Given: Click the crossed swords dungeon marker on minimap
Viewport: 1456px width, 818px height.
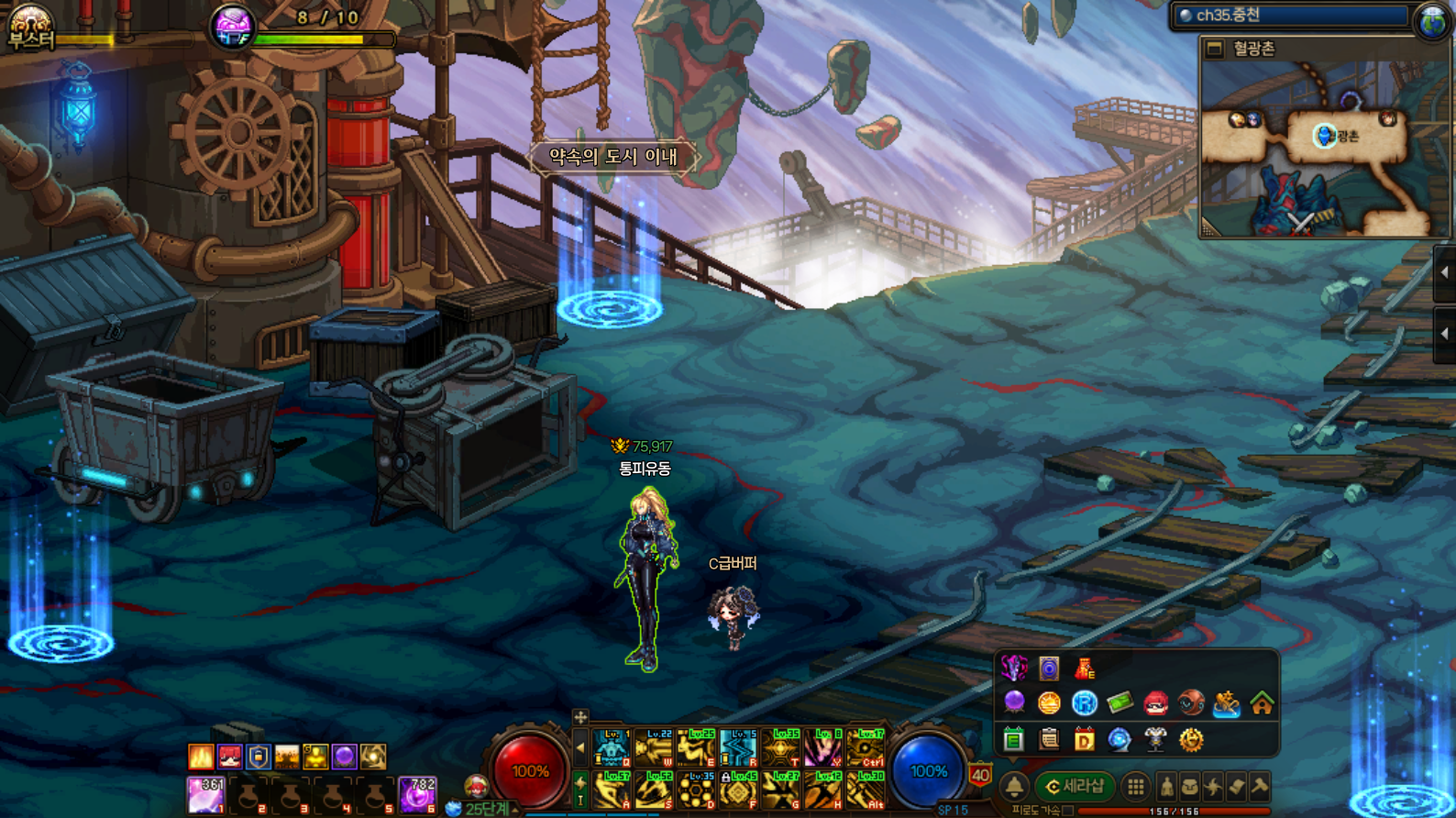Looking at the screenshot, I should [x=1300, y=221].
